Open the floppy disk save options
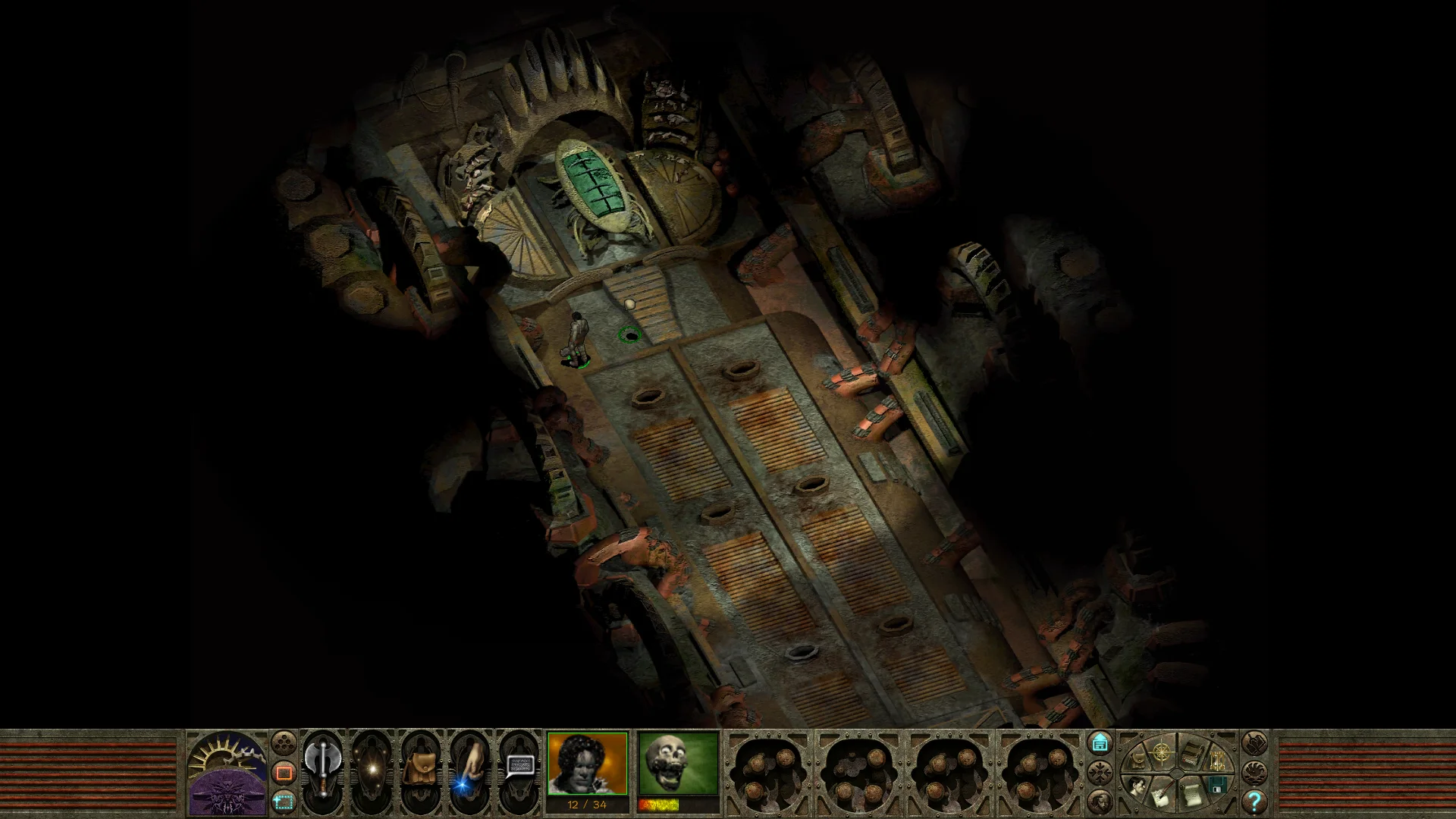 [x=1217, y=786]
